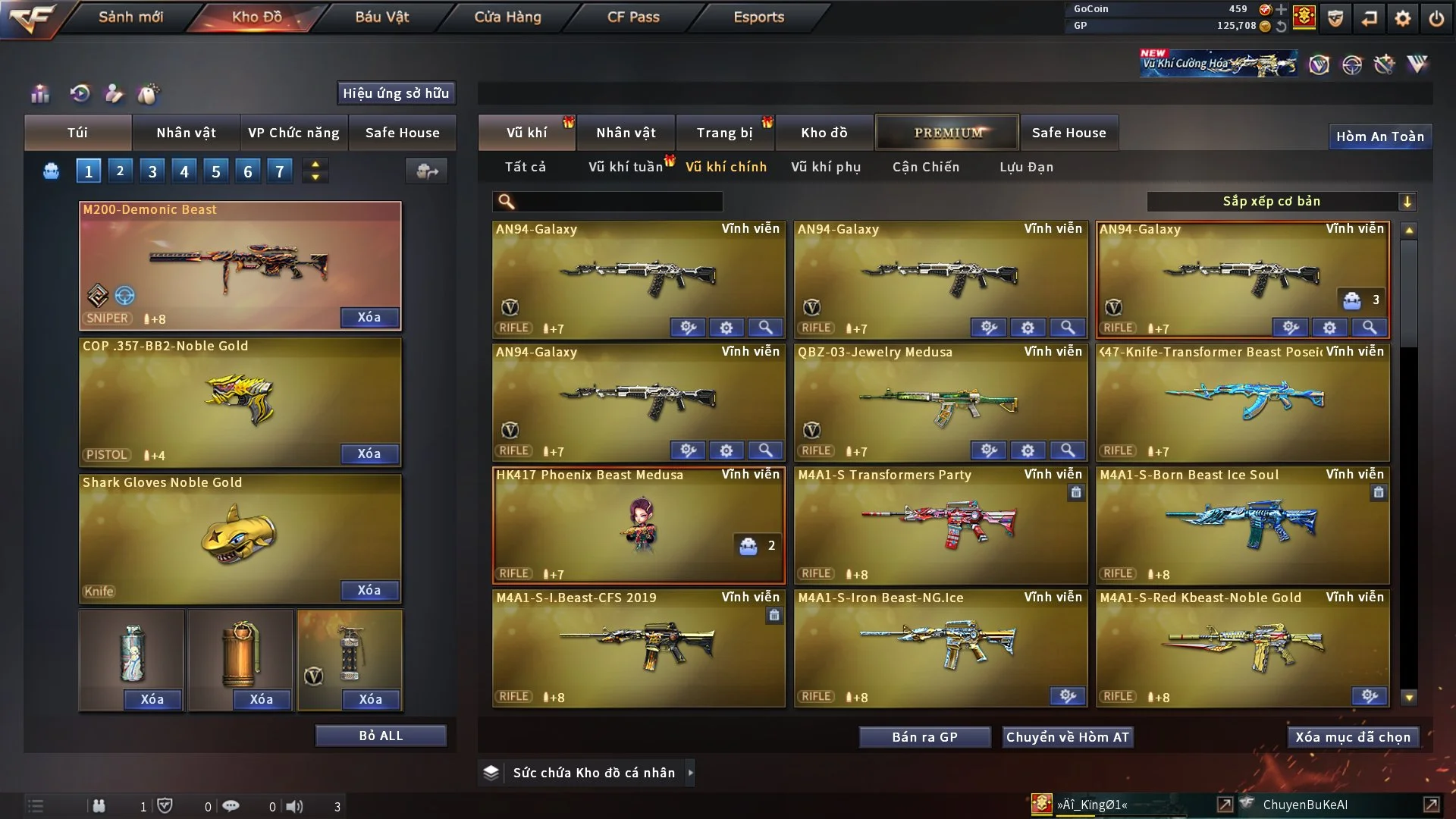Go to the Sảnh mới lobby
1456x819 pixels.
130,17
